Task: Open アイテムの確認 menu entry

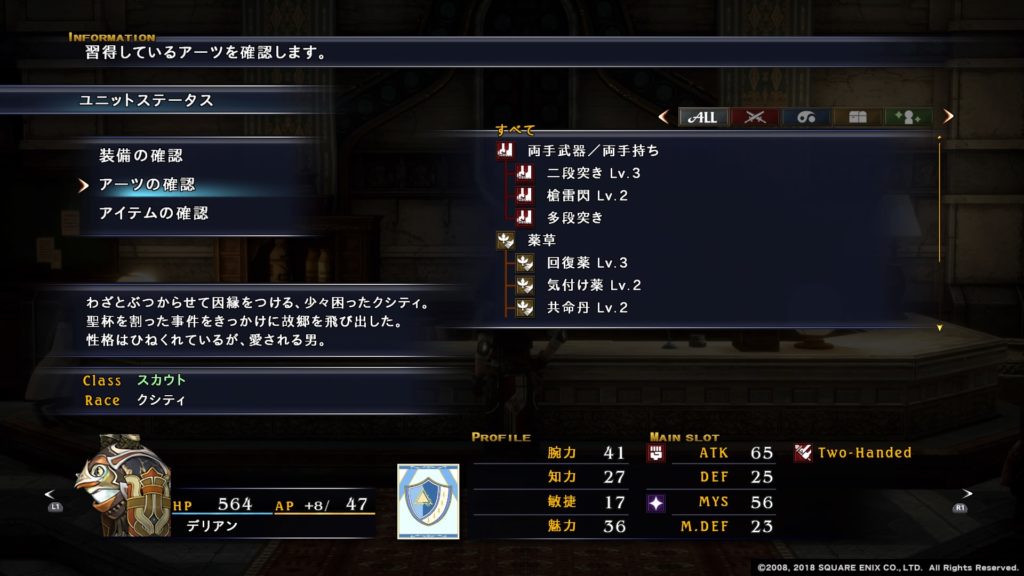Action: [x=153, y=213]
